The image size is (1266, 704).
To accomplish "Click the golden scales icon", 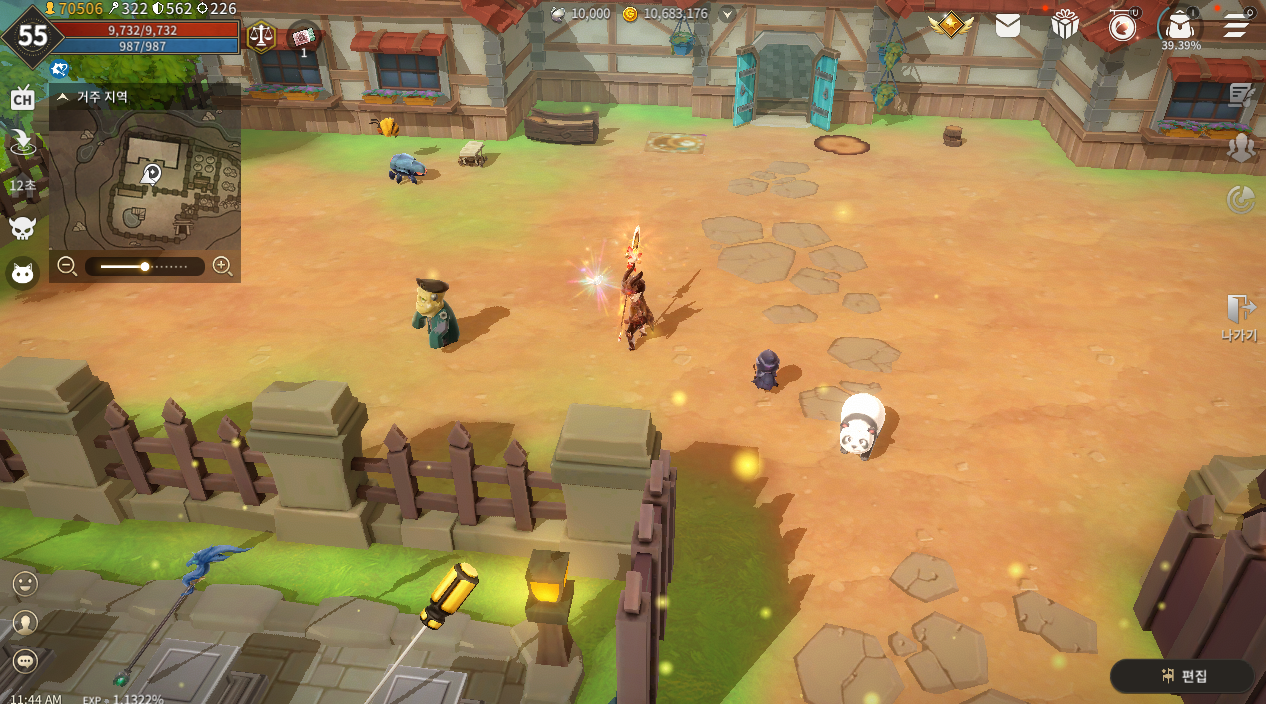I will pos(261,36).
